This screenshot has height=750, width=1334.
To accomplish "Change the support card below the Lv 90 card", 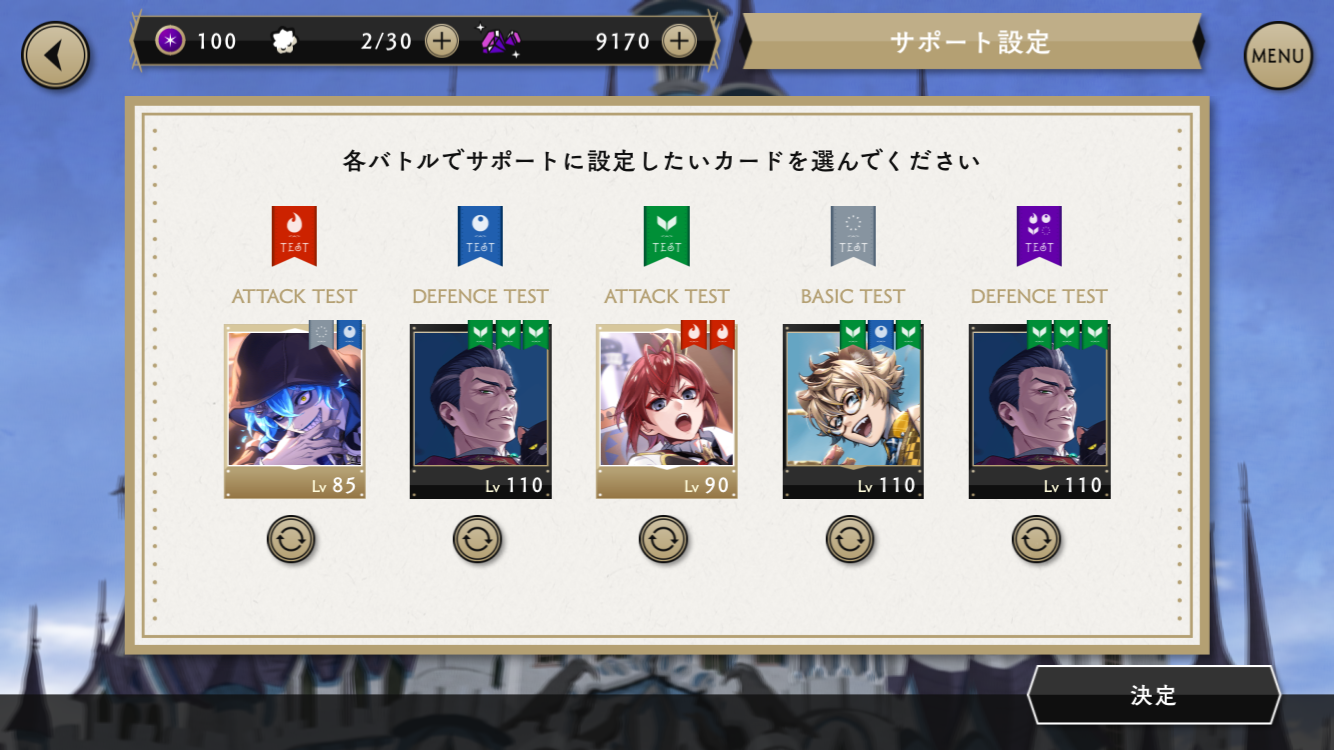I will tap(663, 540).
